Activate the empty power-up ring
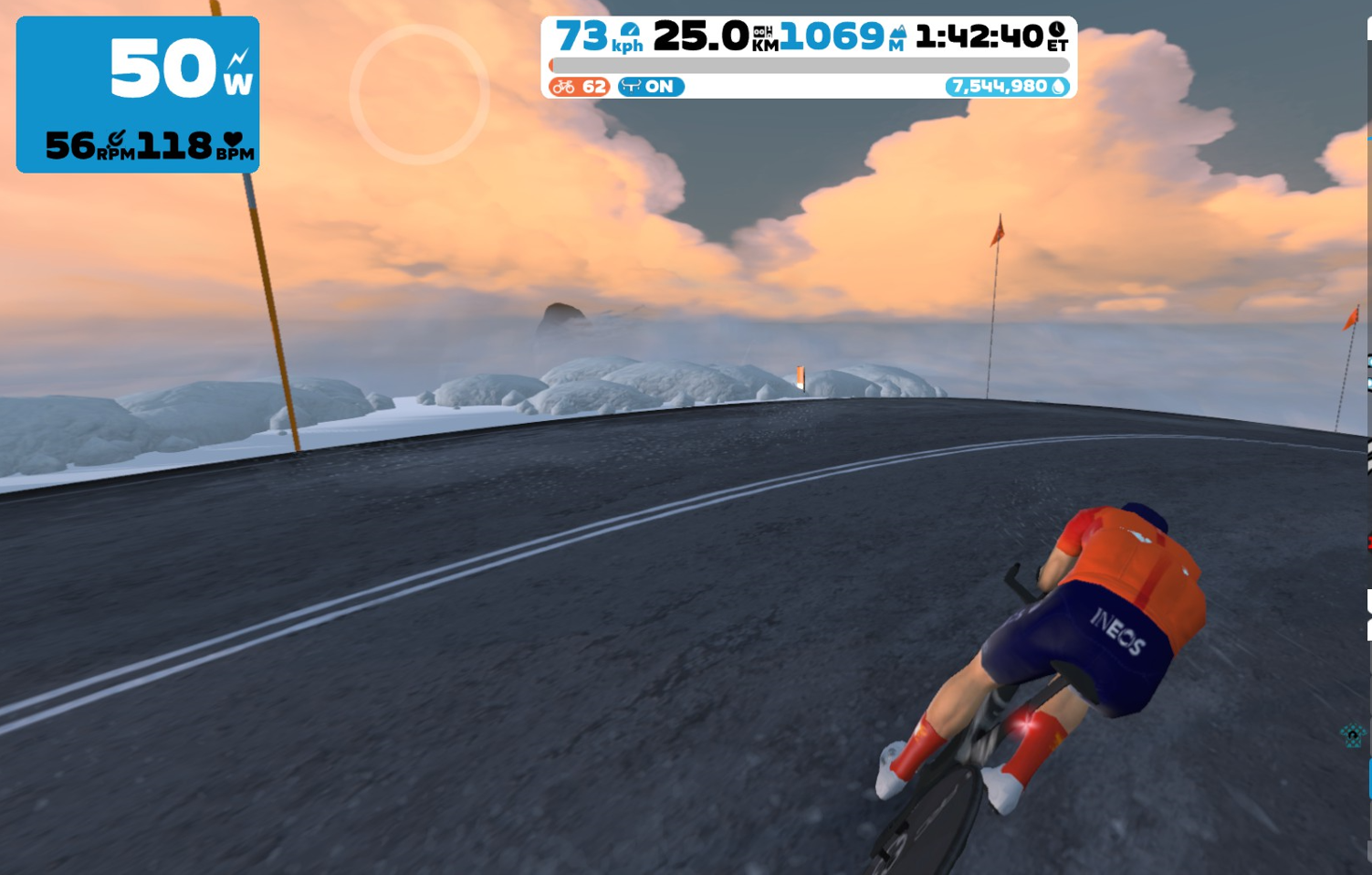This screenshot has height=875, width=1372. [419, 94]
